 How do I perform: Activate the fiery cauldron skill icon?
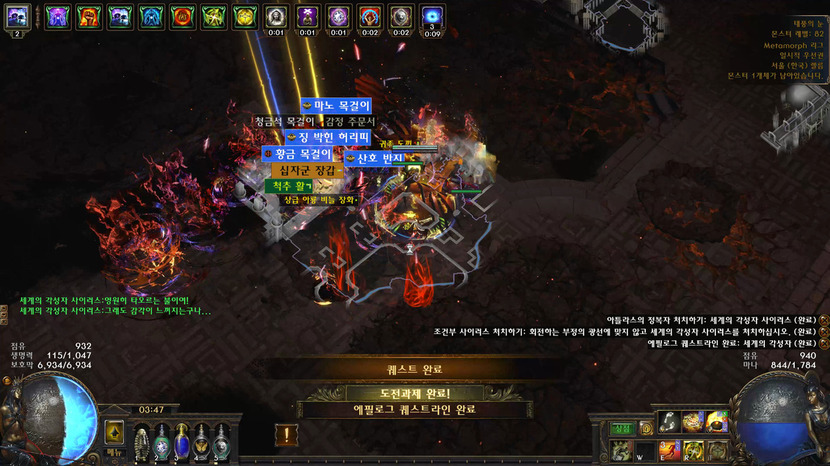(x=717, y=422)
